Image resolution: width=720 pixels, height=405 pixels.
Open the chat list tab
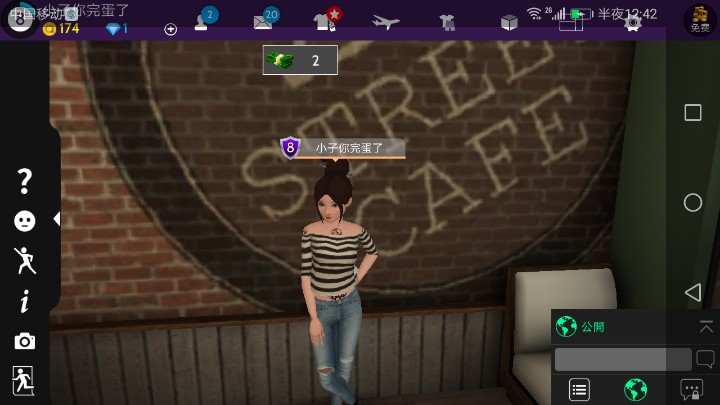click(579, 390)
